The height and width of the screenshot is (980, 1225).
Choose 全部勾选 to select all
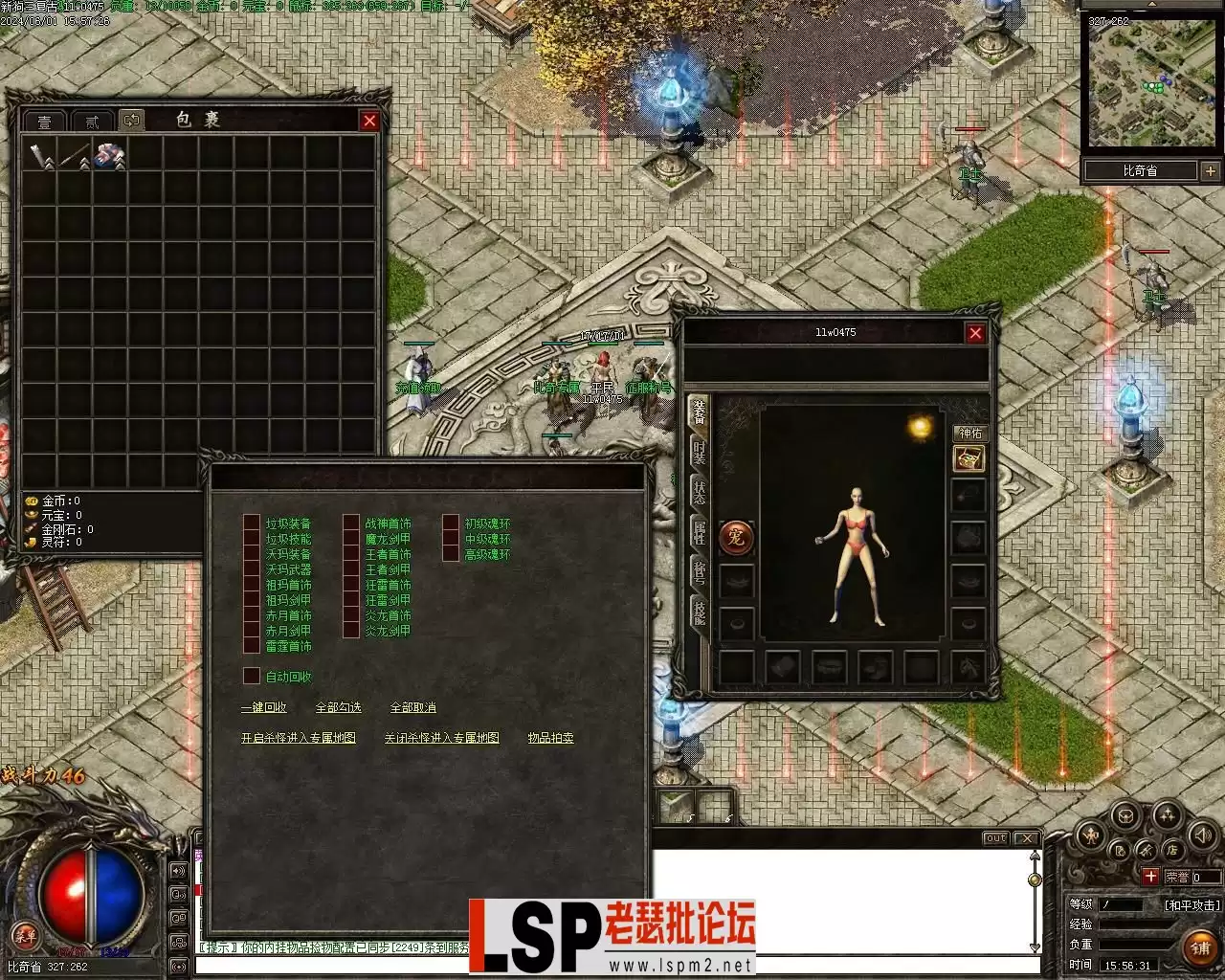coord(339,707)
